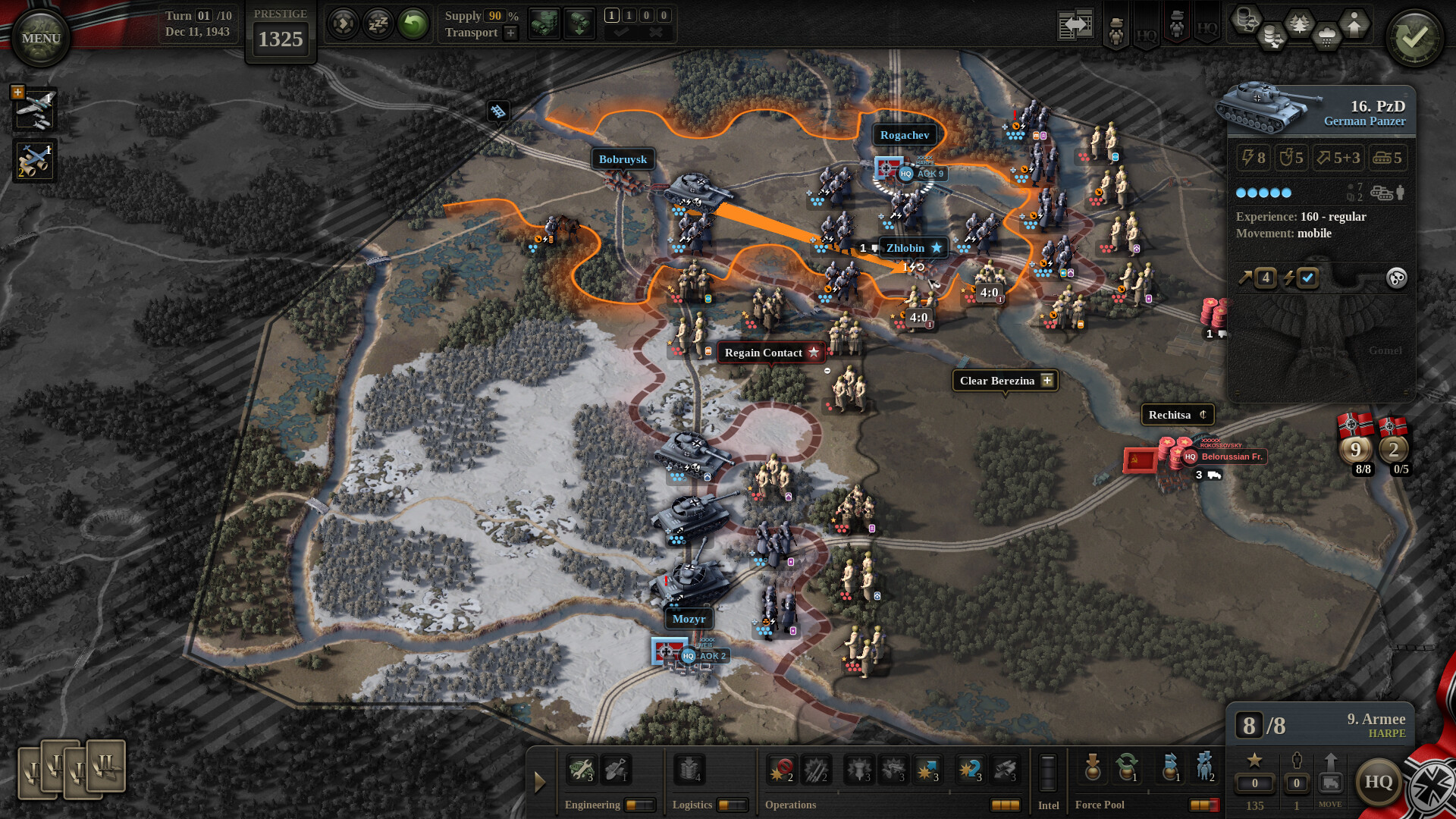Image resolution: width=1456 pixels, height=819 pixels.
Task: Select the forest terrain overlay hex icon
Action: [x=1299, y=21]
